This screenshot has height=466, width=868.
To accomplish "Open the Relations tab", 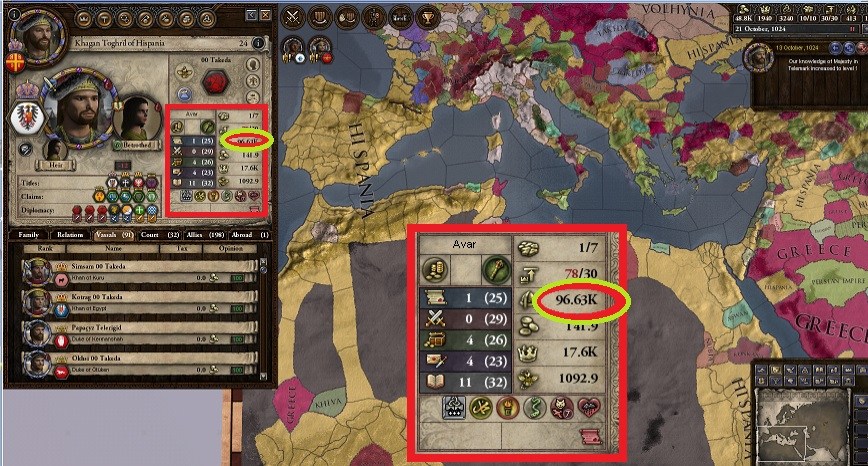I will point(69,234).
